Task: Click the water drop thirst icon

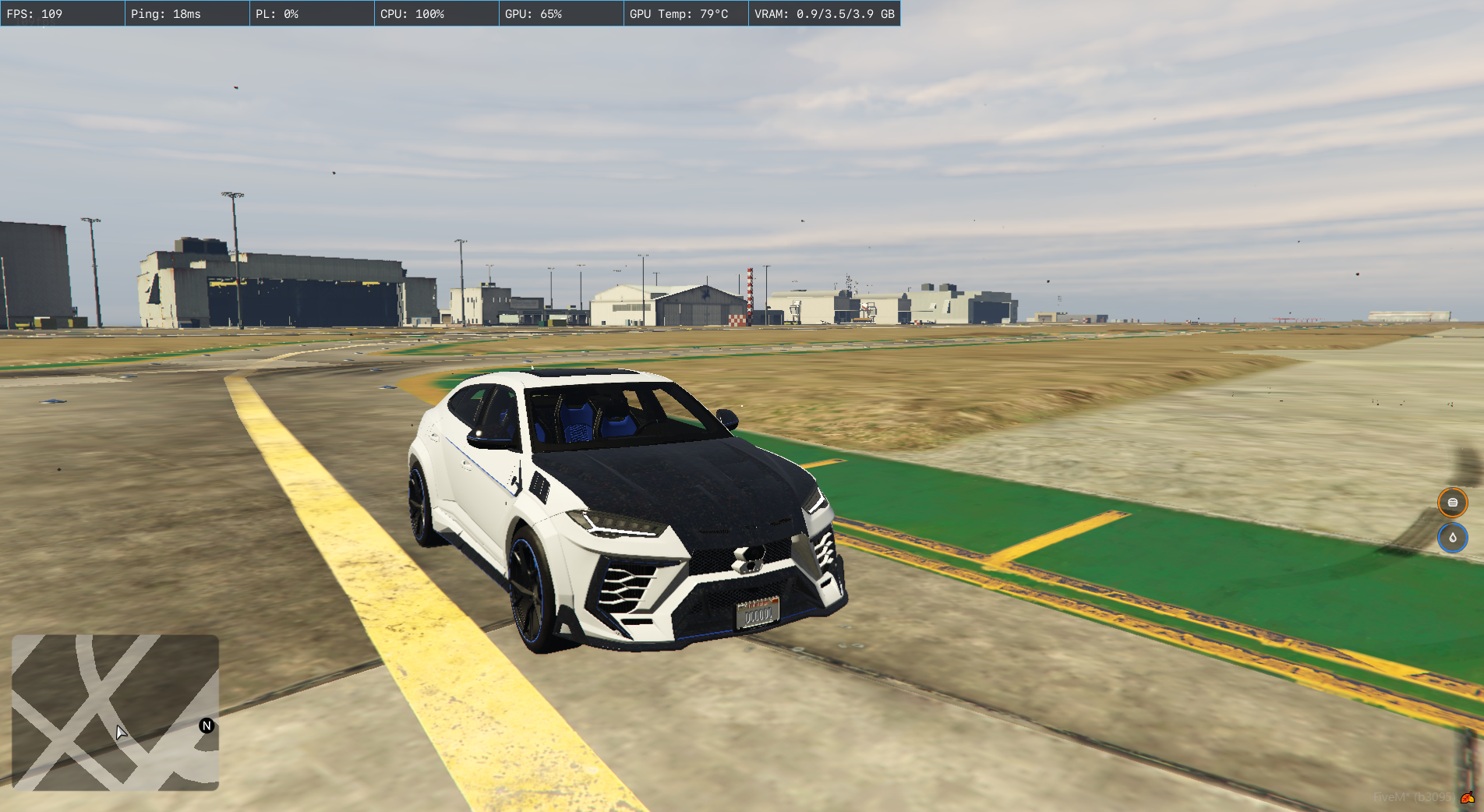Action: pos(1452,538)
